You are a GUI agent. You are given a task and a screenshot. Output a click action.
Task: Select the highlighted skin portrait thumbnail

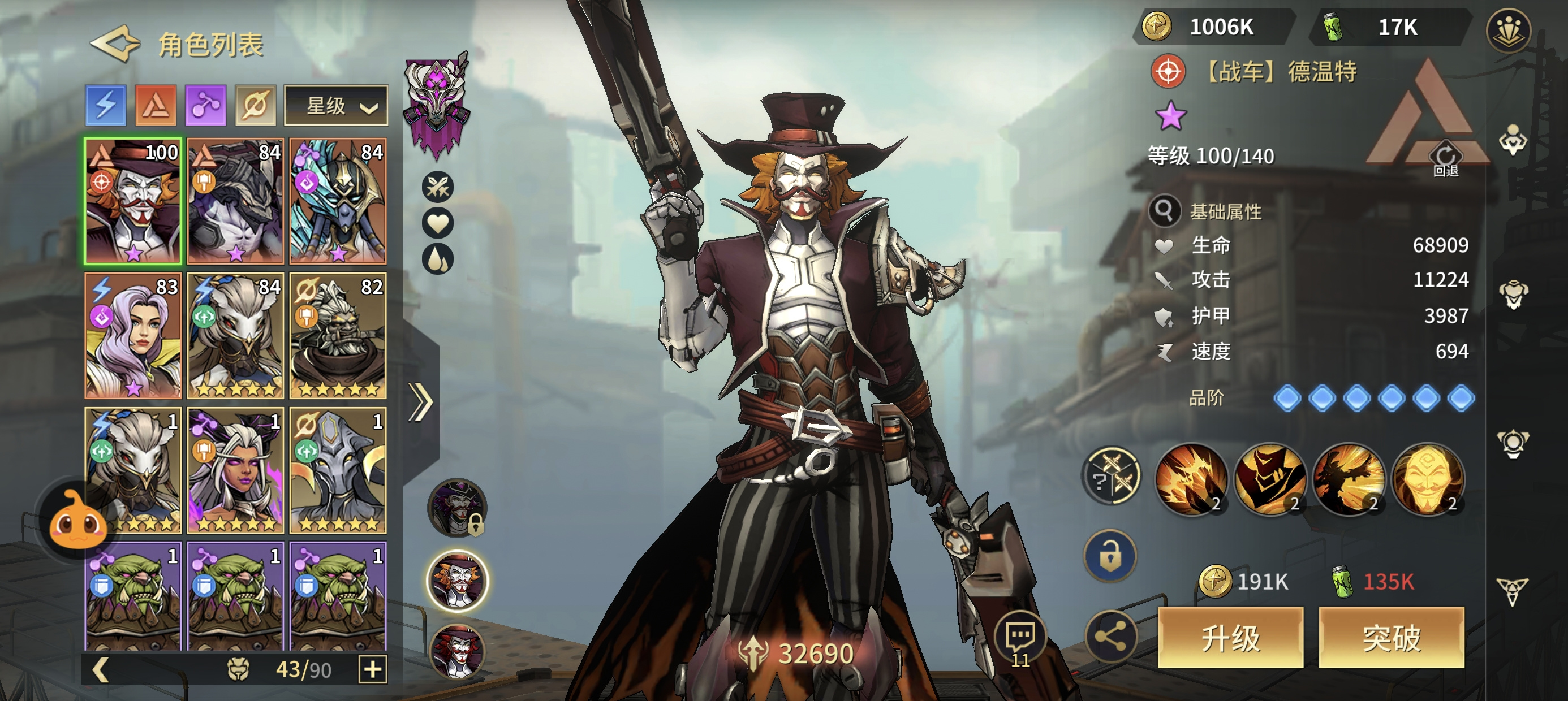pos(458,581)
